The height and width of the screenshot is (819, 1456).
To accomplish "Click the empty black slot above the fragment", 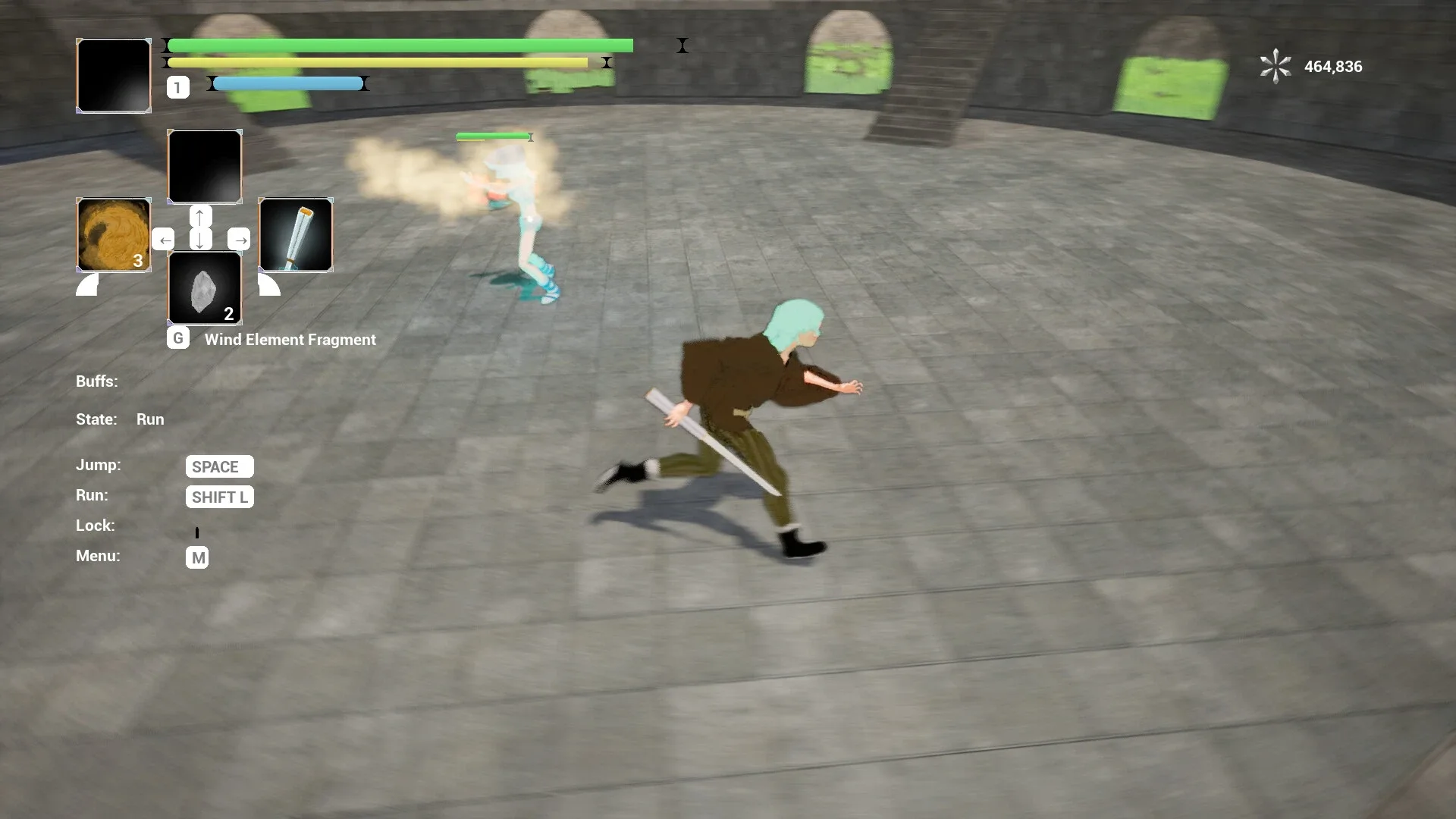I will tap(204, 167).
